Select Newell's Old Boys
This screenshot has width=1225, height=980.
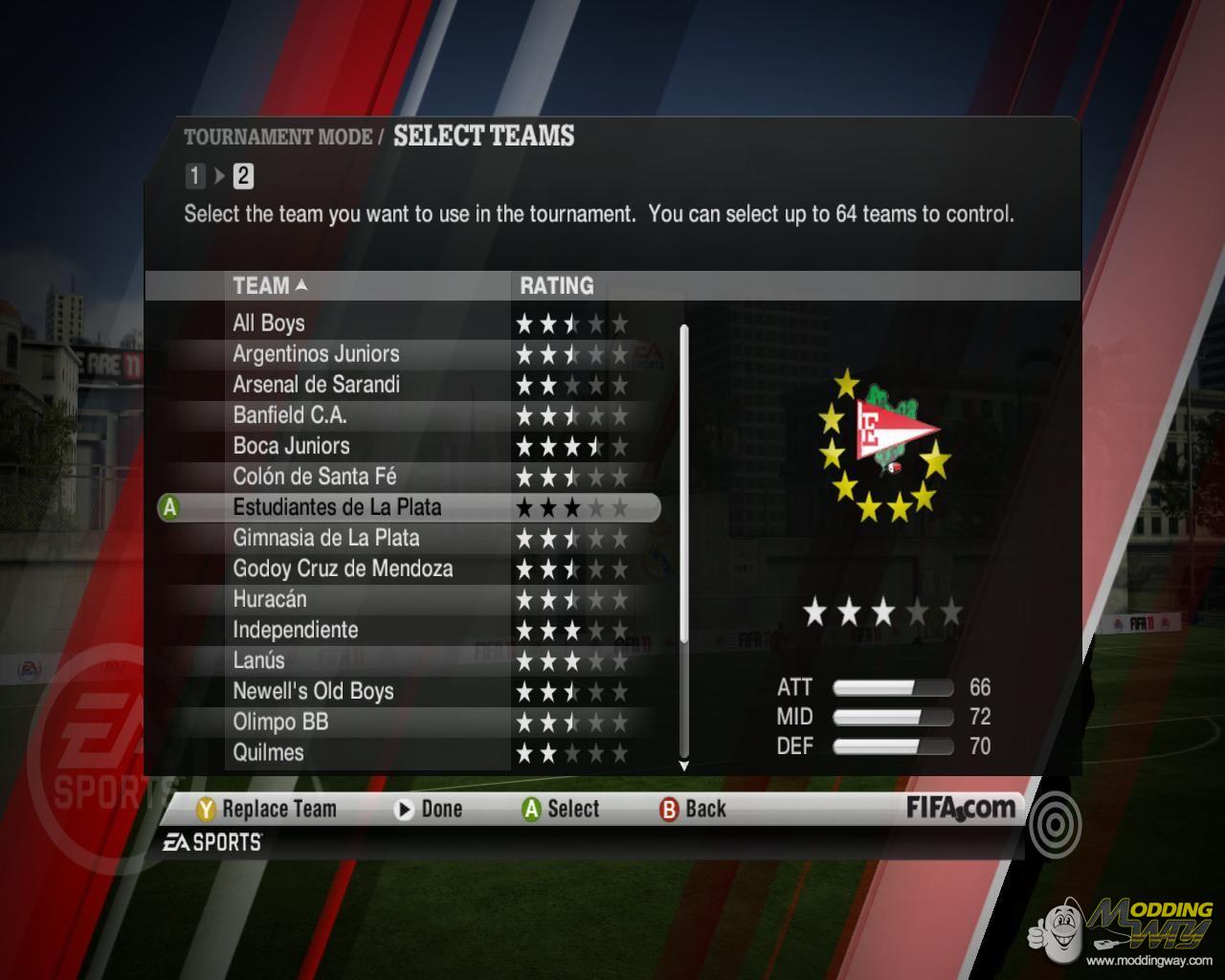pos(313,691)
